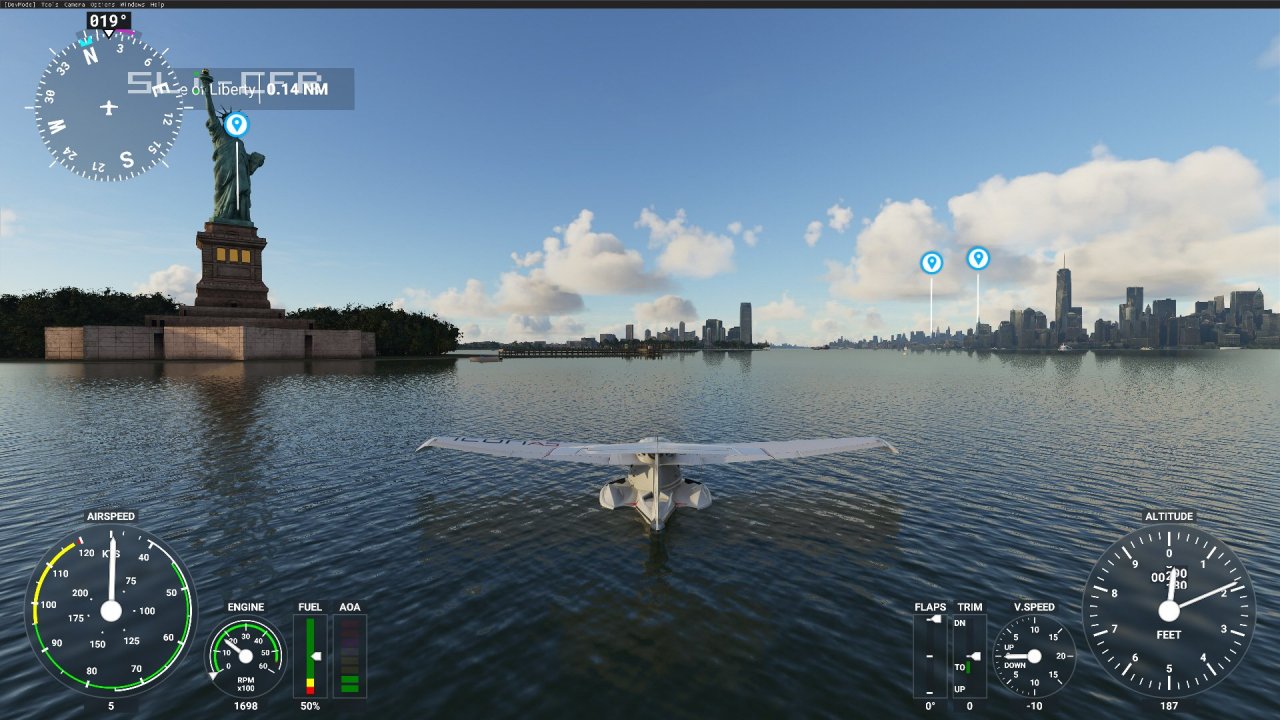Click the DevMode menu entry
Viewport: 1280px width, 720px height.
click(19, 4)
